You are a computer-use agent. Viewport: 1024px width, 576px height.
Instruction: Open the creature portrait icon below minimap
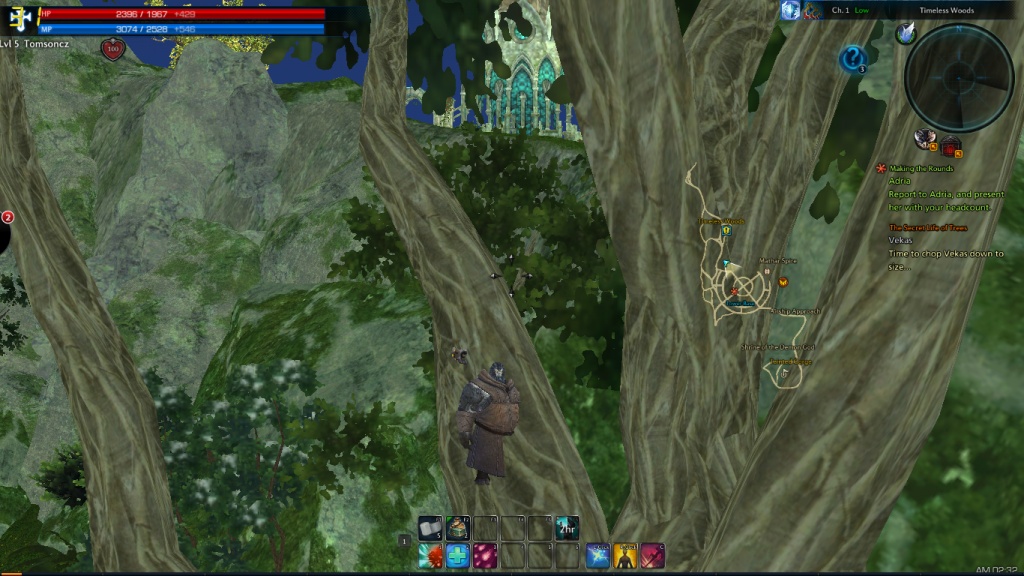pos(925,140)
